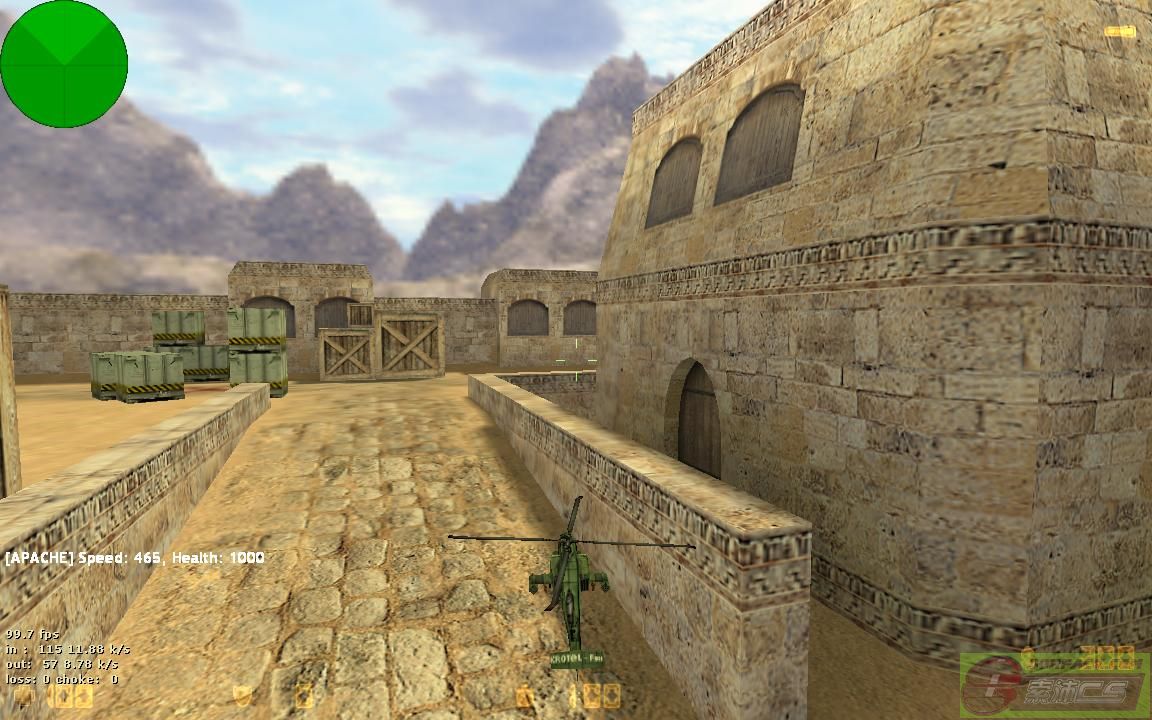Click the round timer clock icon
Image resolution: width=1152 pixels, height=720 pixels.
coord(525,696)
